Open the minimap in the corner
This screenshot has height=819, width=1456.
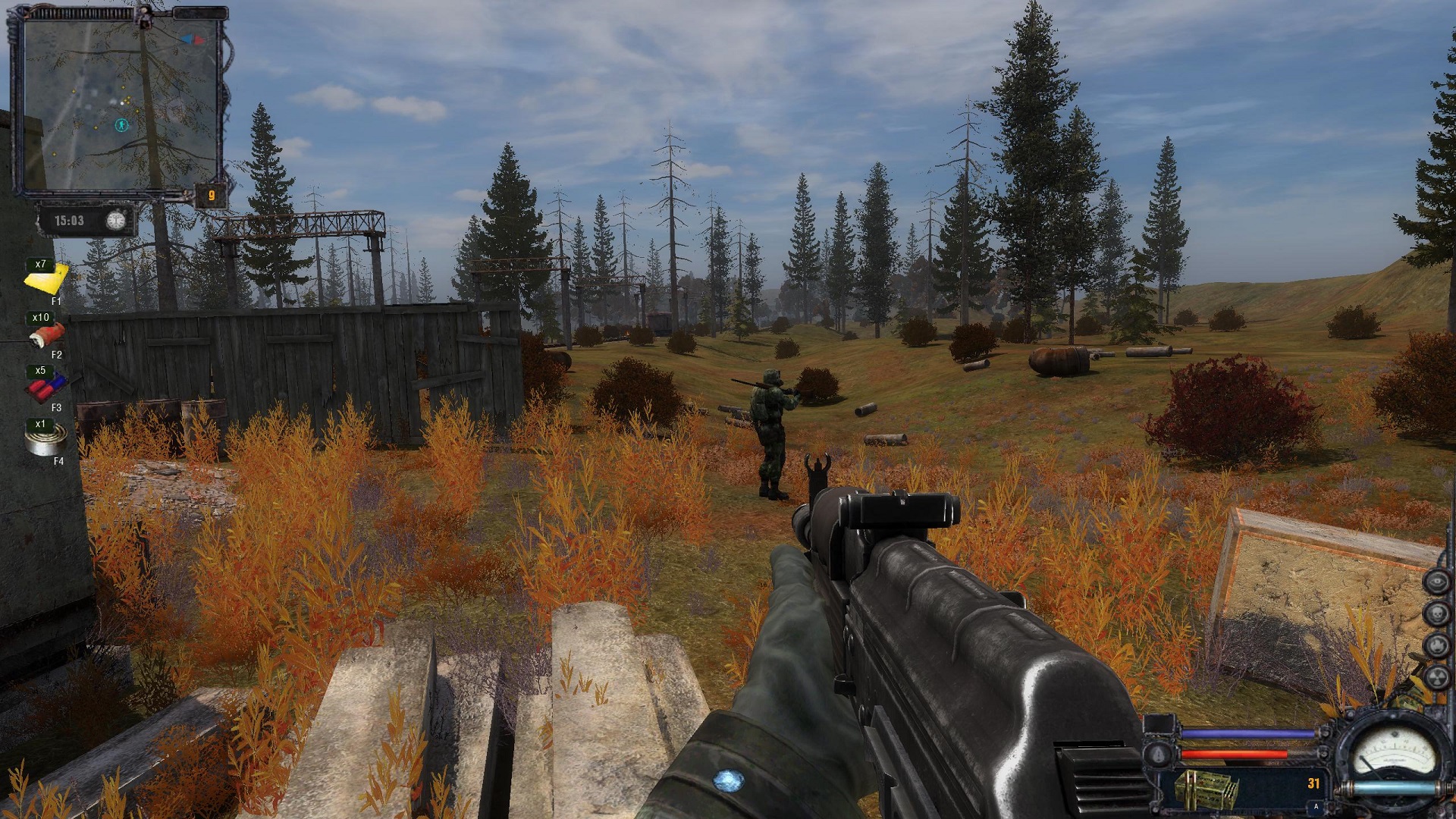[121, 102]
